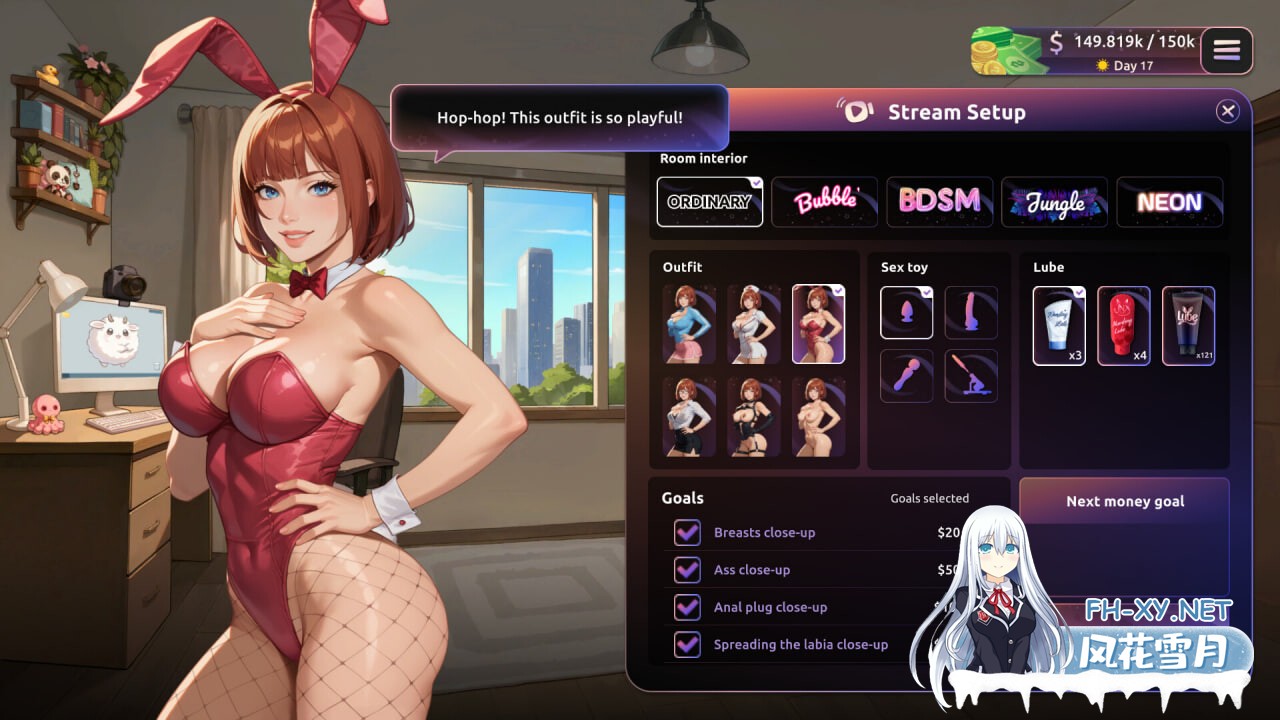Select the Ordinary room interior

[x=710, y=202]
